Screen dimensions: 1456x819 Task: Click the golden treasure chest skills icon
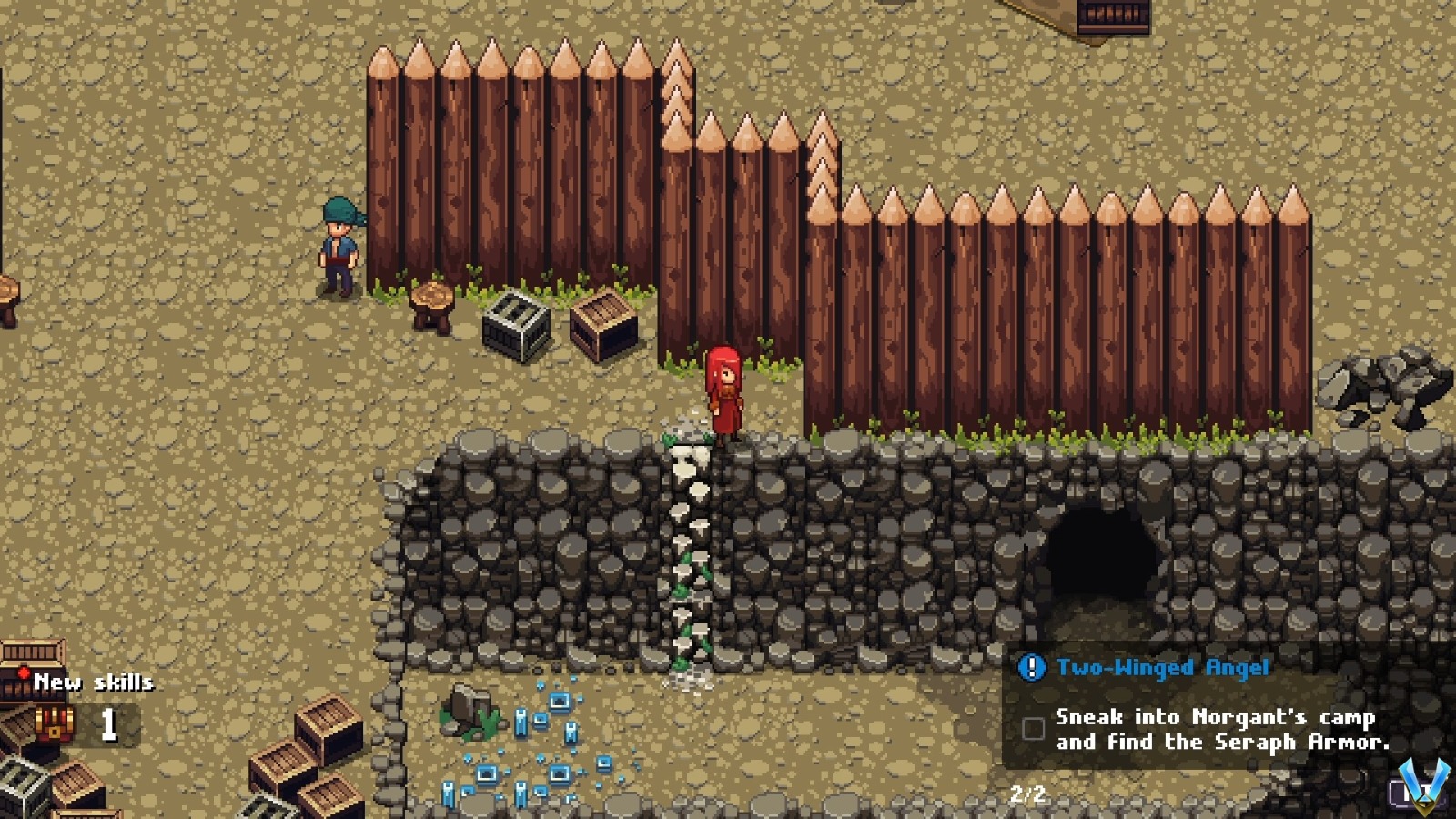[55, 722]
